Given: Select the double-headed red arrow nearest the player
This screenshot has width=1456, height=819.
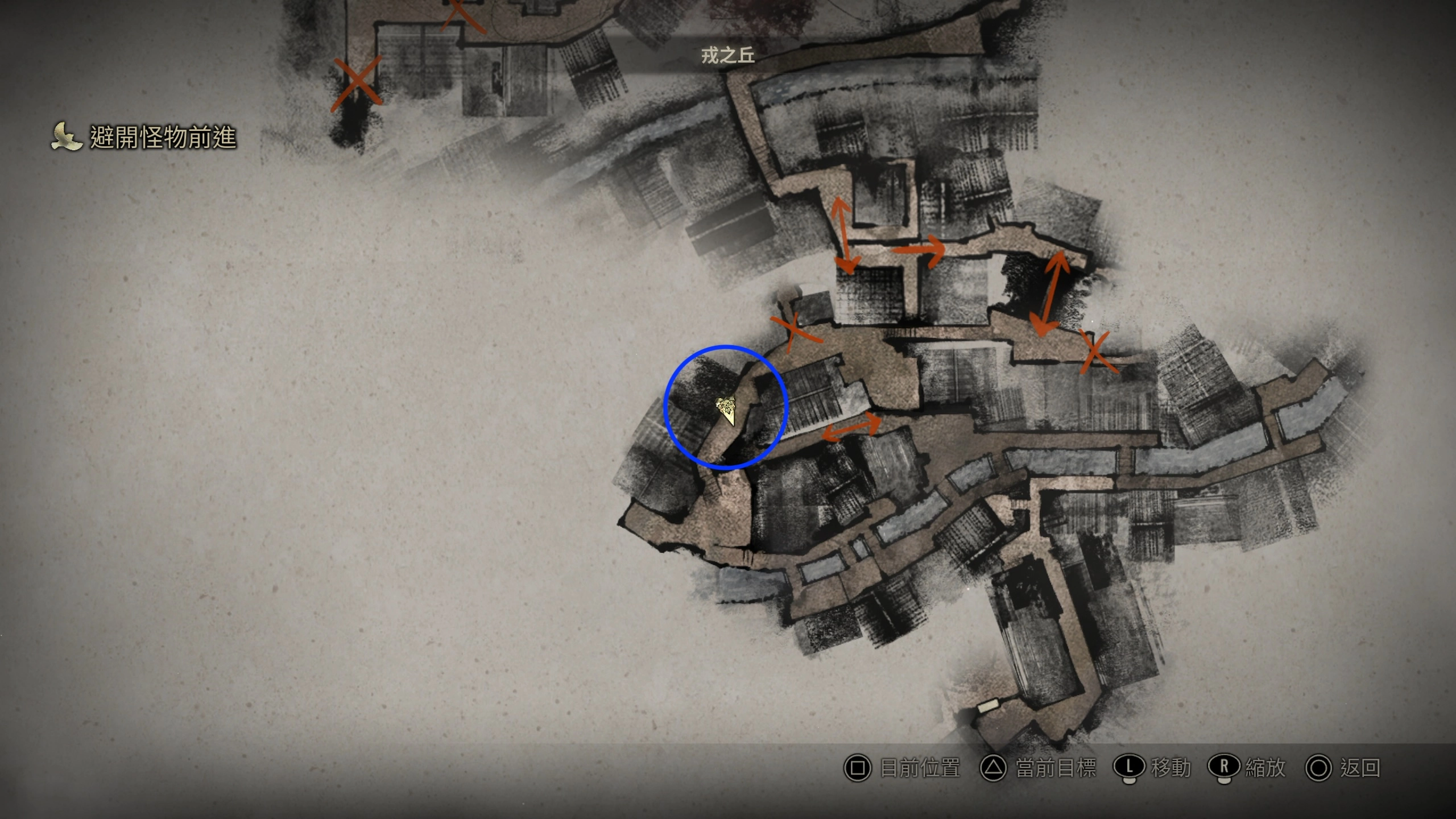Looking at the screenshot, I should (851, 428).
